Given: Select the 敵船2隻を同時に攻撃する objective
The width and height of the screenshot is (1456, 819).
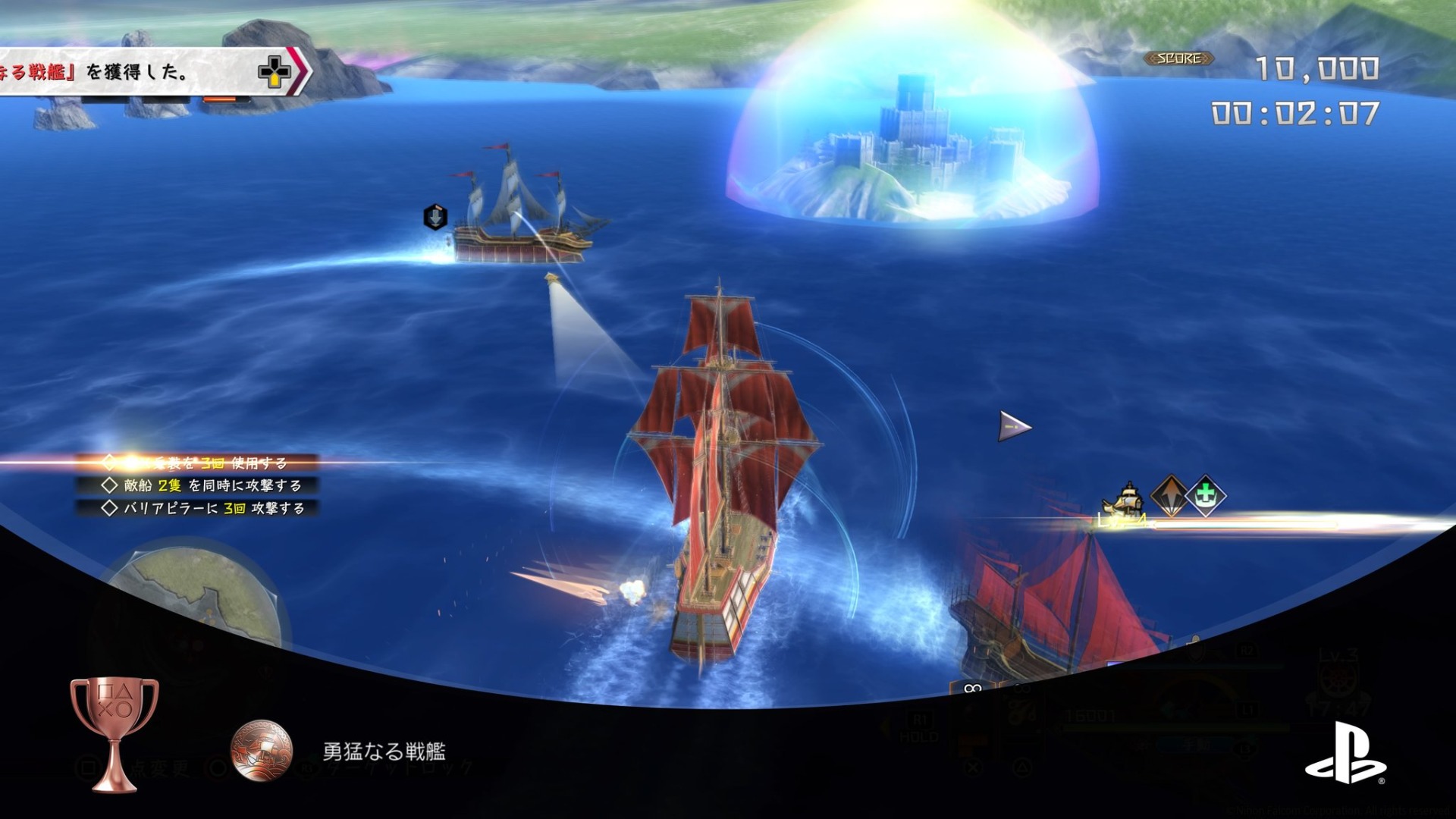Looking at the screenshot, I should point(203,485).
